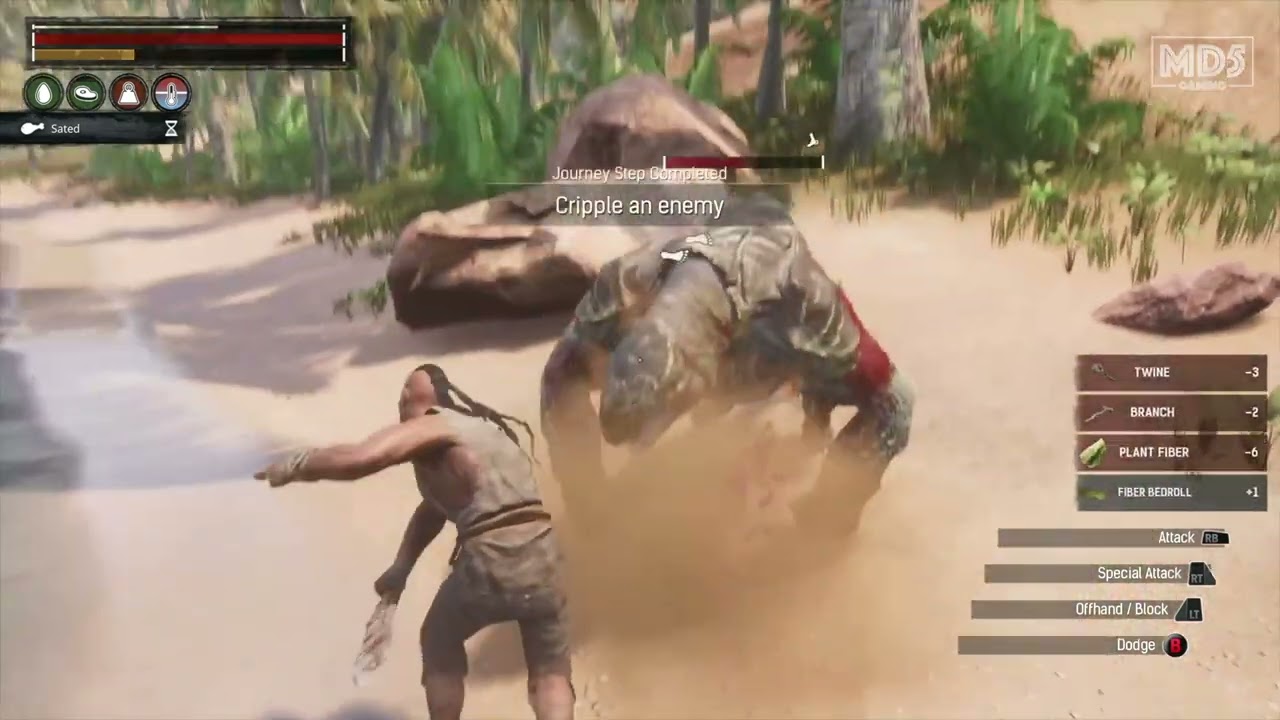Click the drumstick icon beside Sated
Image resolution: width=1280 pixels, height=720 pixels.
pos(33,128)
